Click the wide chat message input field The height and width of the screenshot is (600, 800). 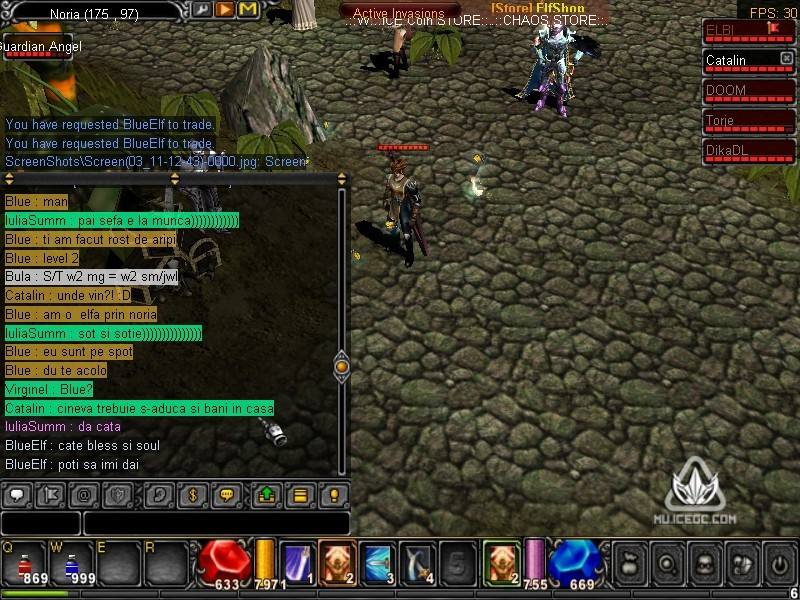click(216, 523)
